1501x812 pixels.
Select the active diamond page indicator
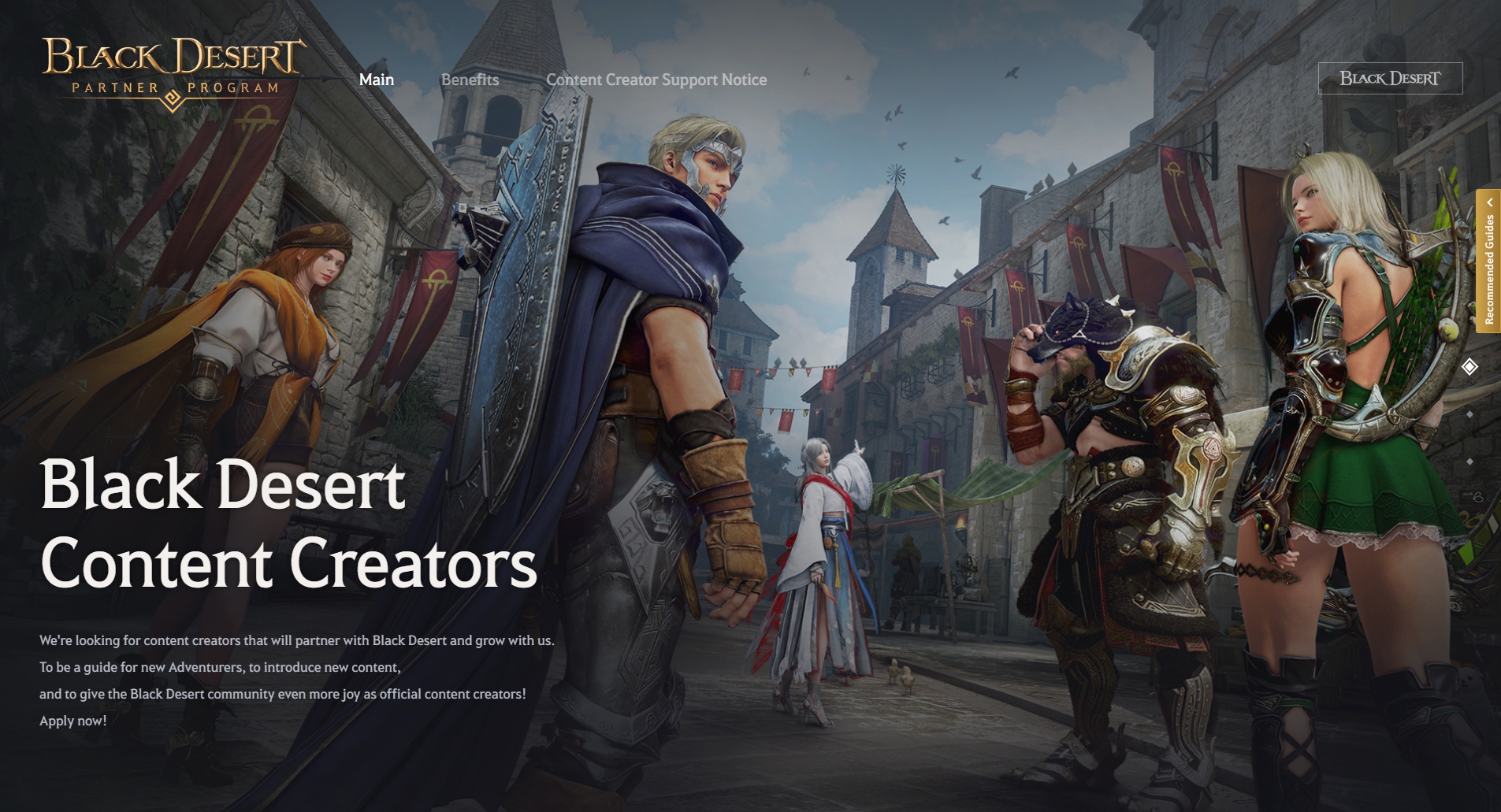click(x=1469, y=367)
